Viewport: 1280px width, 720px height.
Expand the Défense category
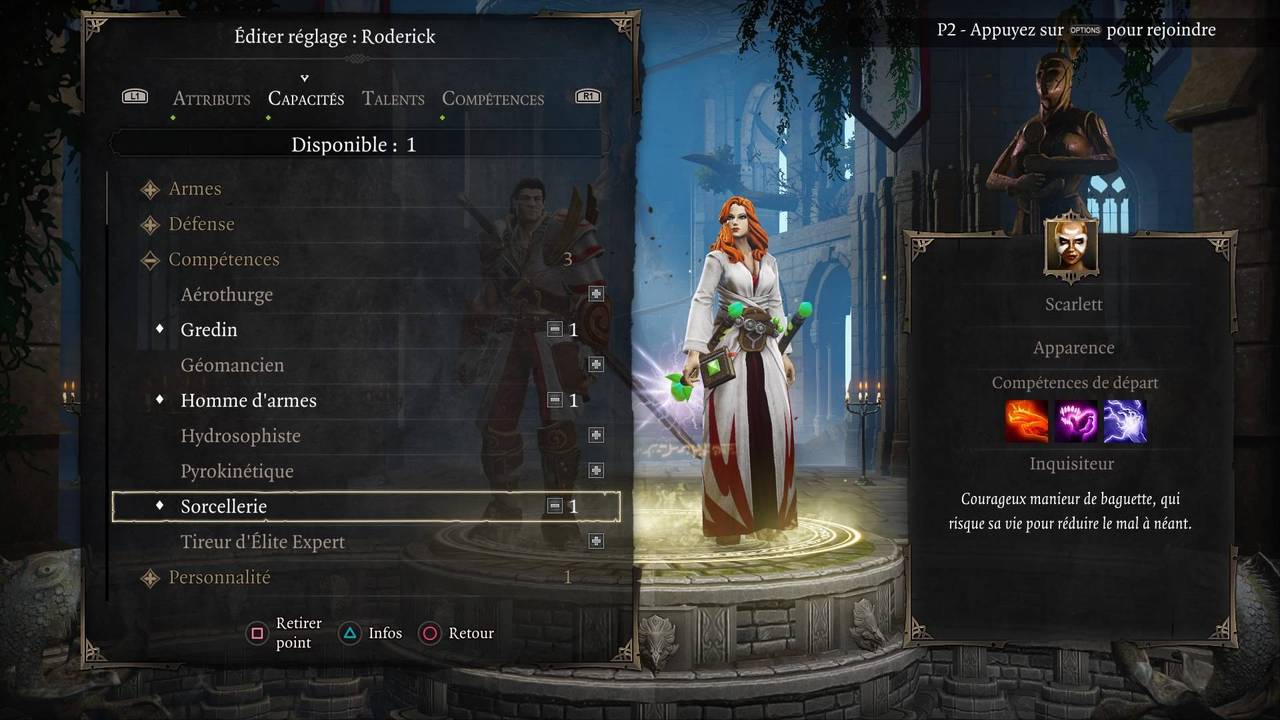(201, 224)
